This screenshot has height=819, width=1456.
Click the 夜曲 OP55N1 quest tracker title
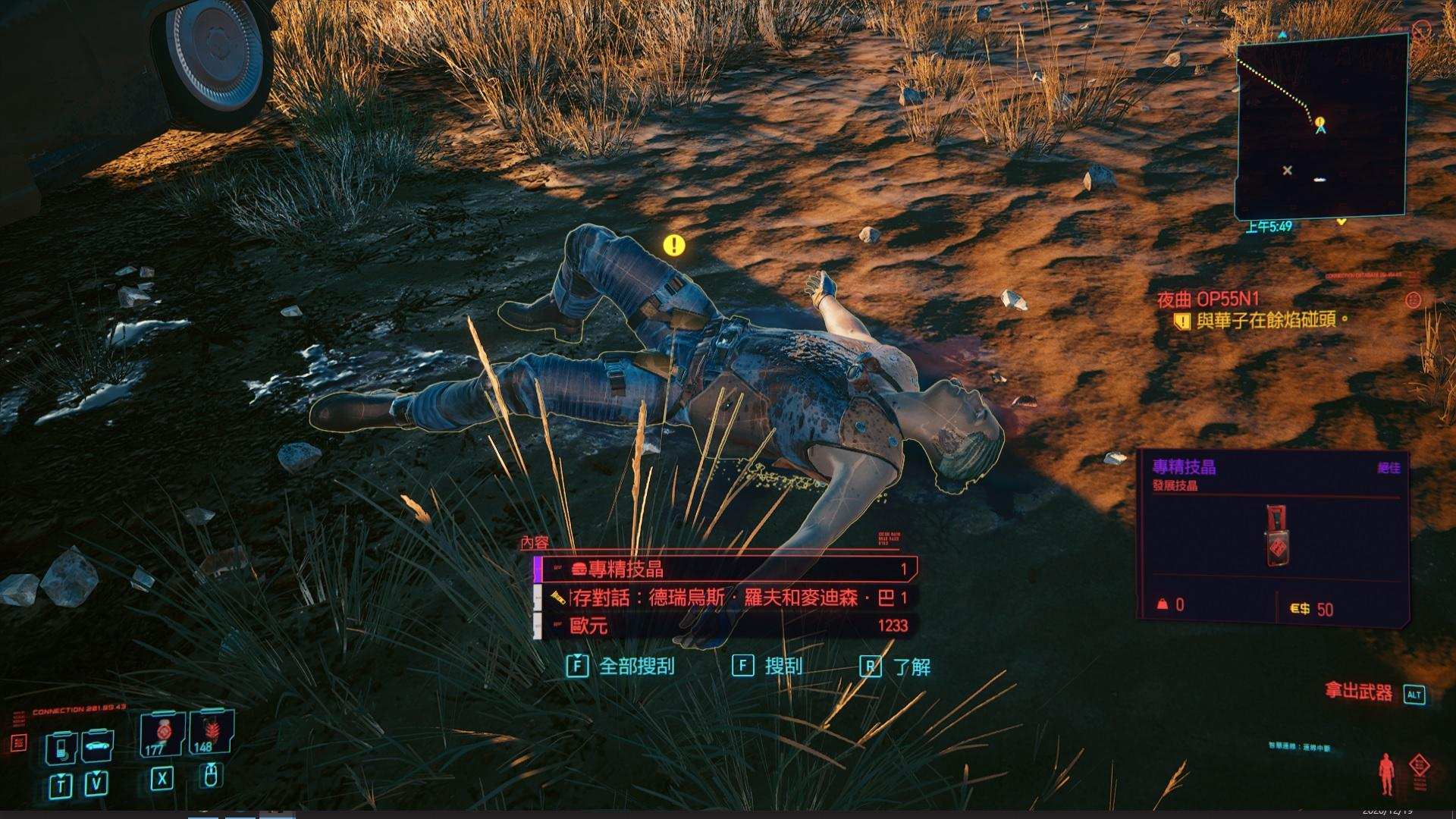click(1208, 299)
